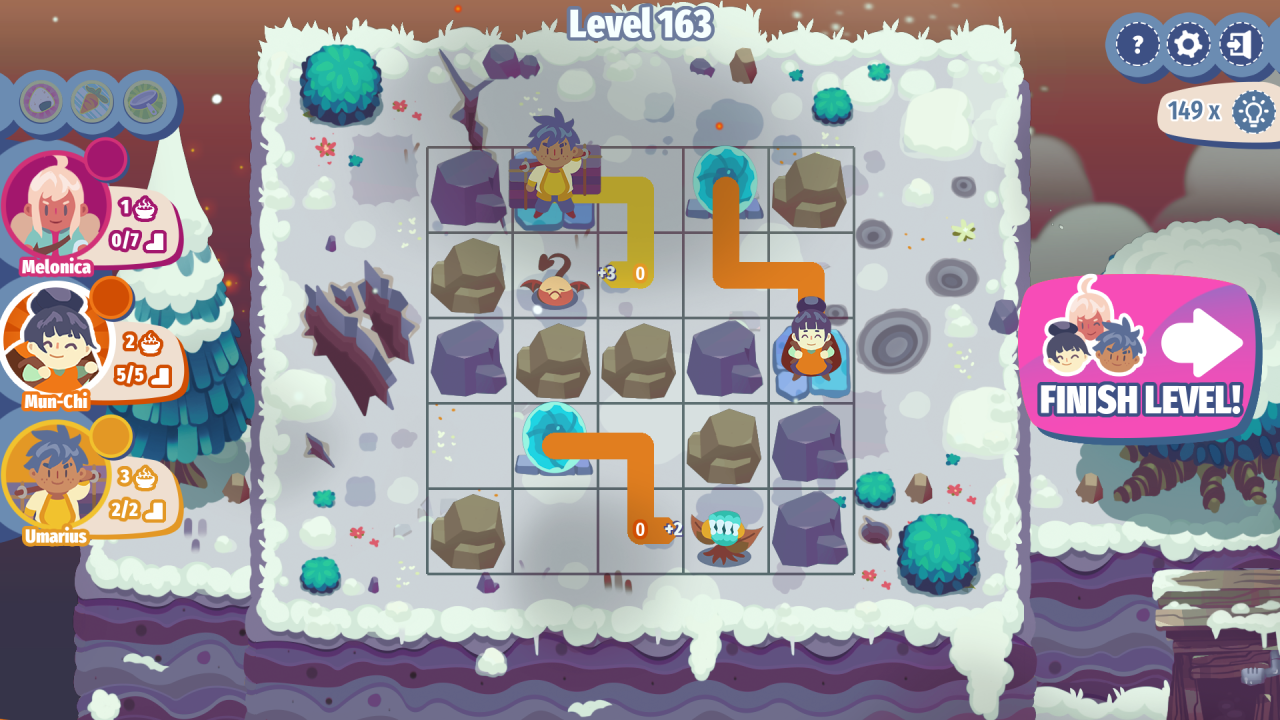Click the rice ball badge icon
The height and width of the screenshot is (720, 1280).
coord(41,101)
